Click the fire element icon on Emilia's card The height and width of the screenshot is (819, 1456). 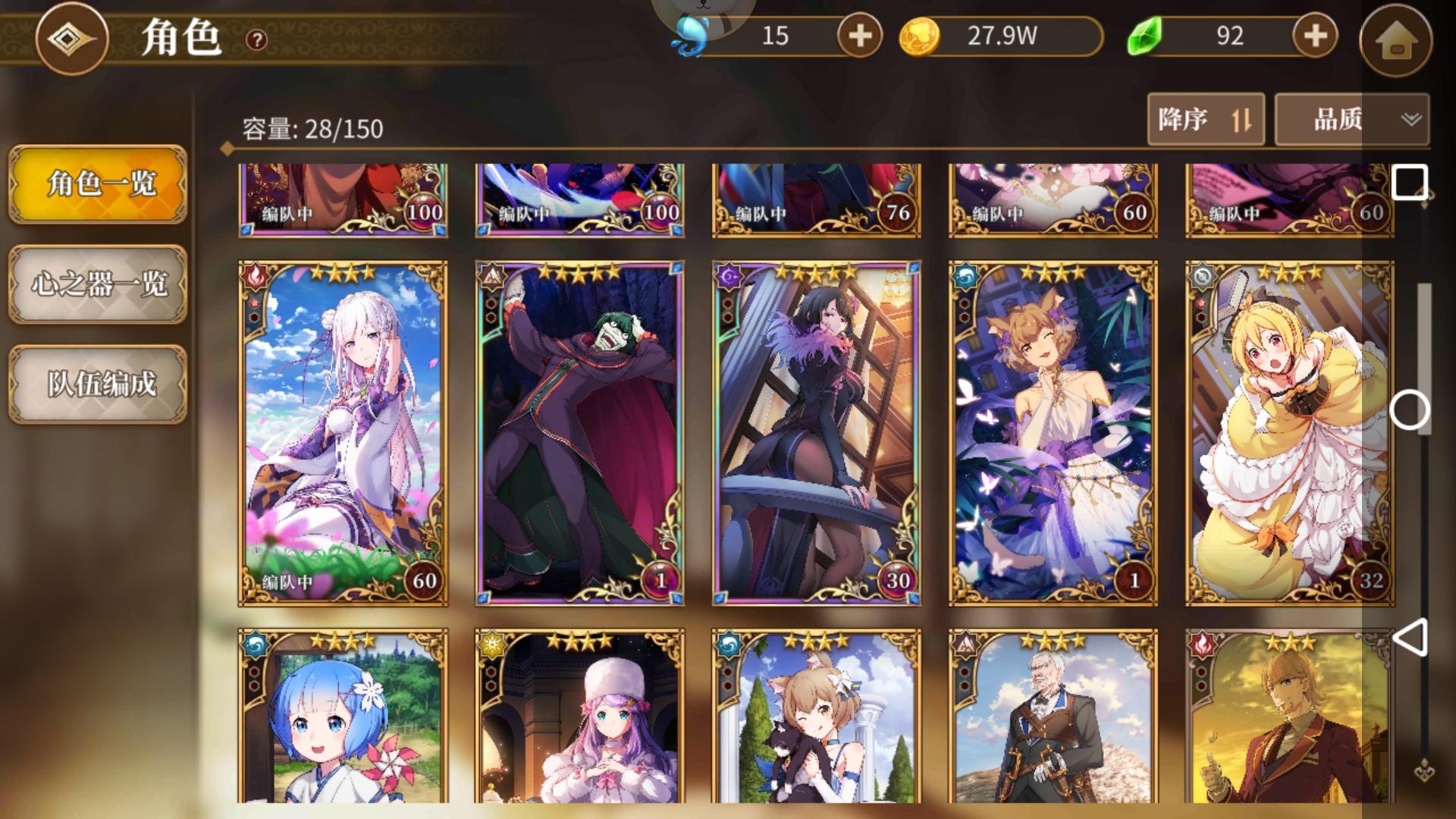(256, 278)
